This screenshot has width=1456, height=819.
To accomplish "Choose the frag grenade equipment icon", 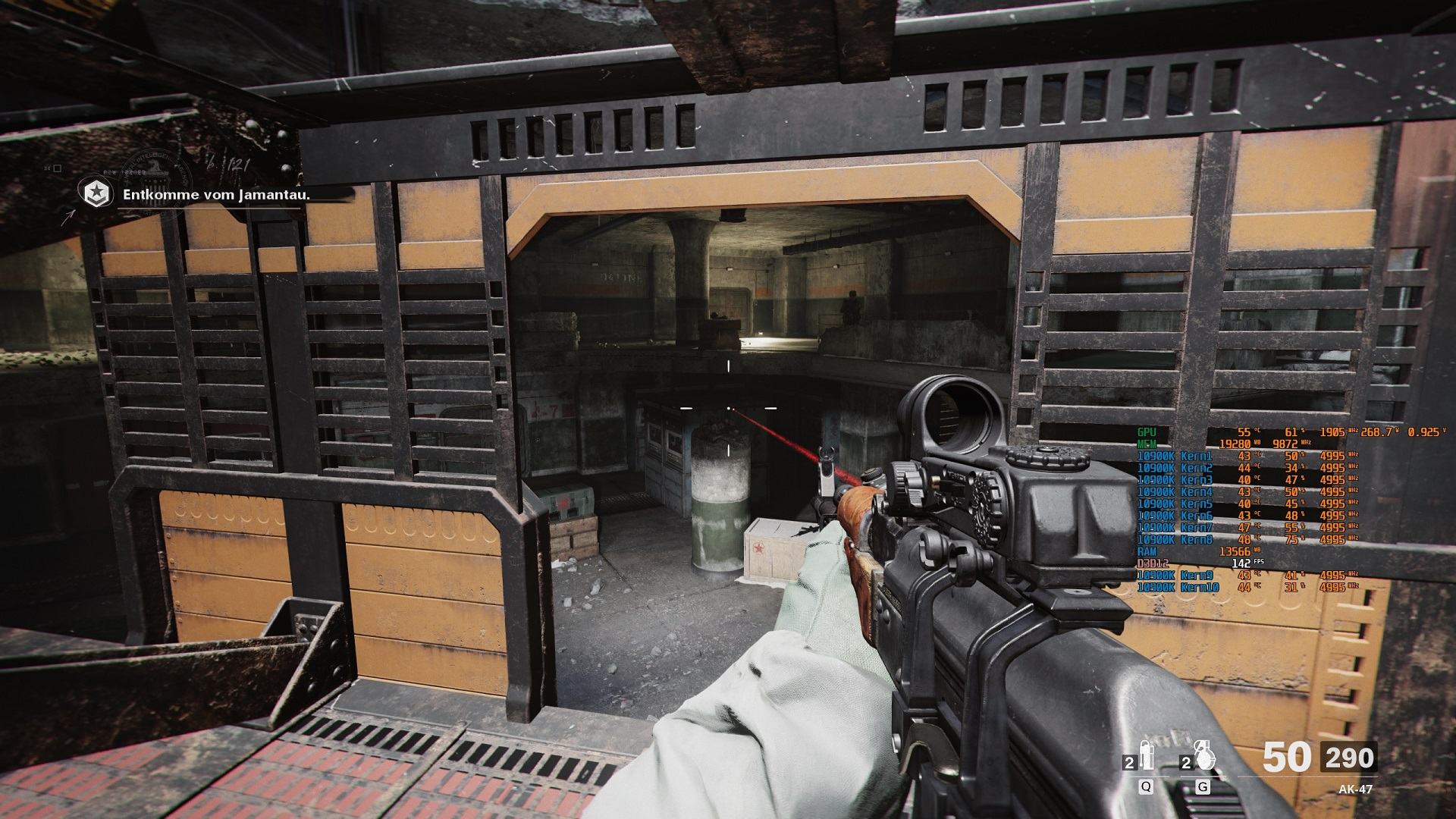I will [x=1201, y=757].
